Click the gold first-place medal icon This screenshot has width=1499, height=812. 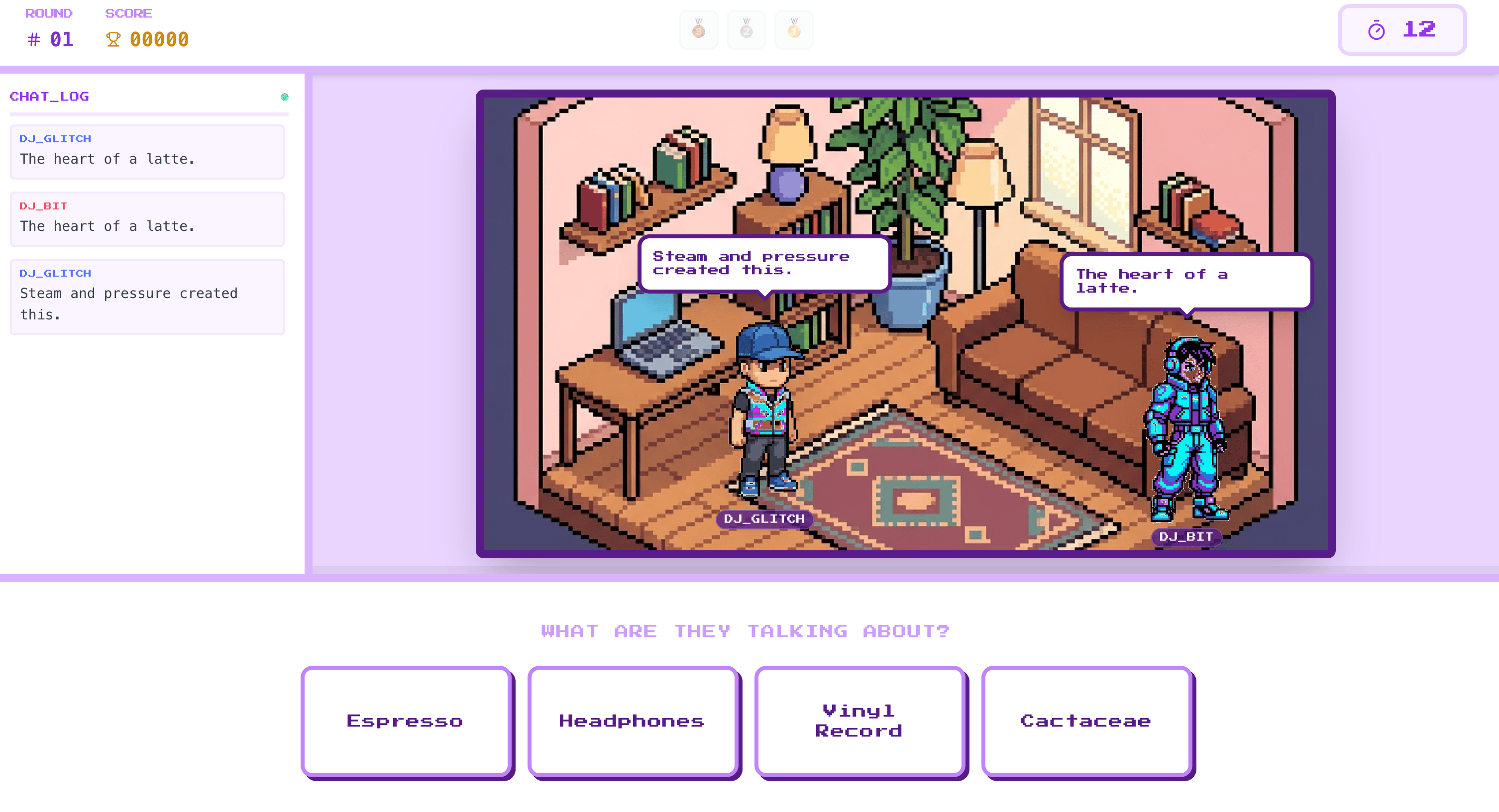coord(794,30)
